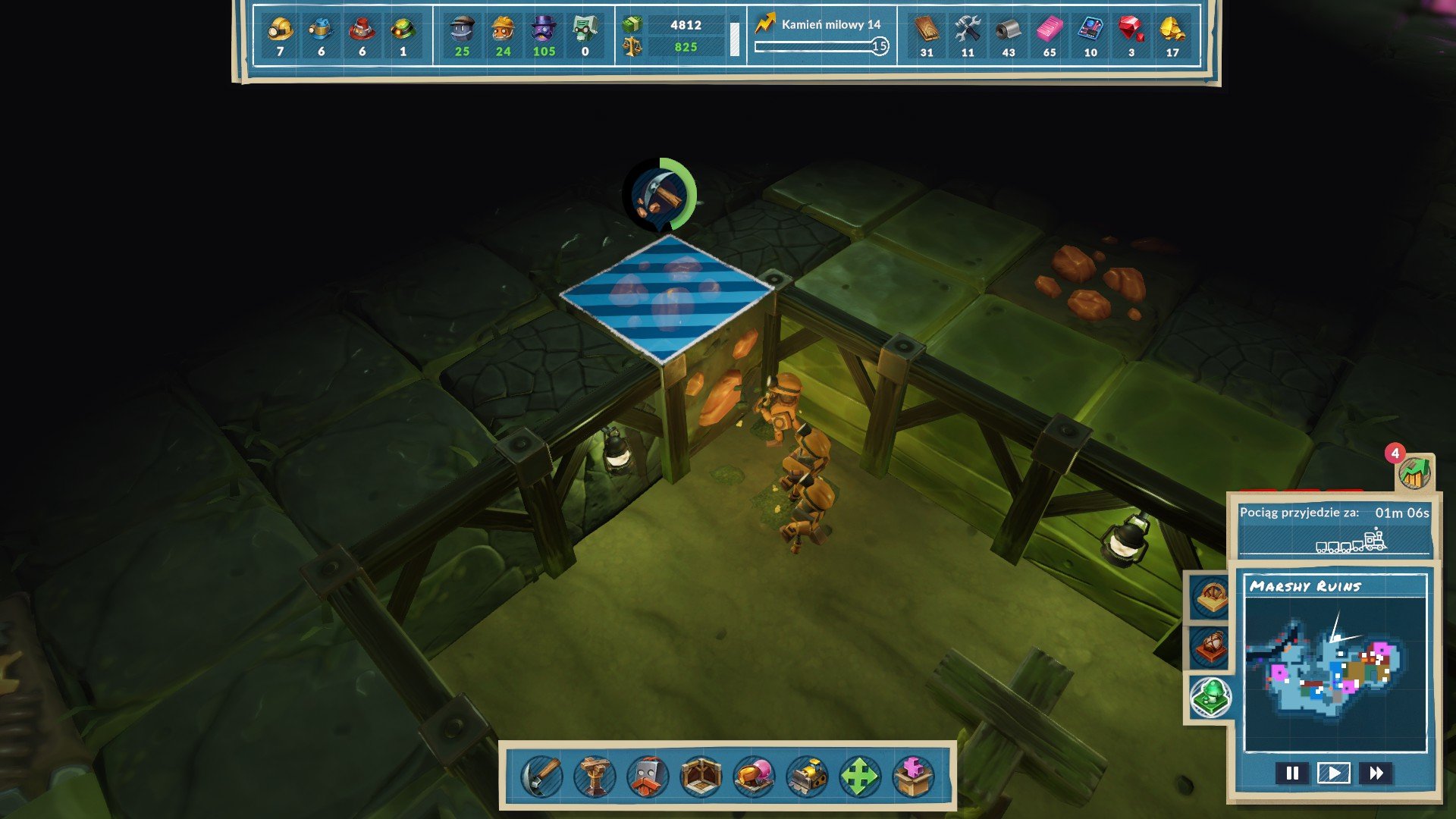Switch to fast-forward speed
This screenshot has height=819, width=1456.
1376,773
